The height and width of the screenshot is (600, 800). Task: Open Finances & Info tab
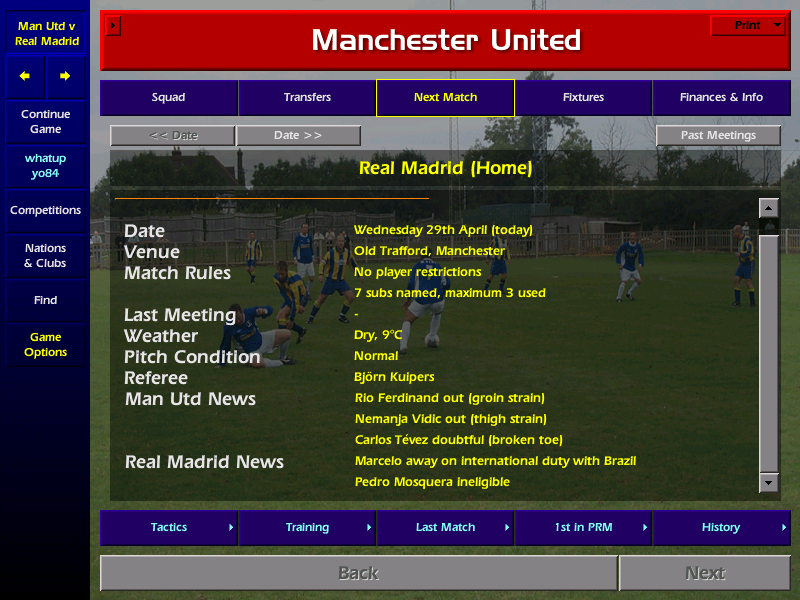[x=721, y=98]
